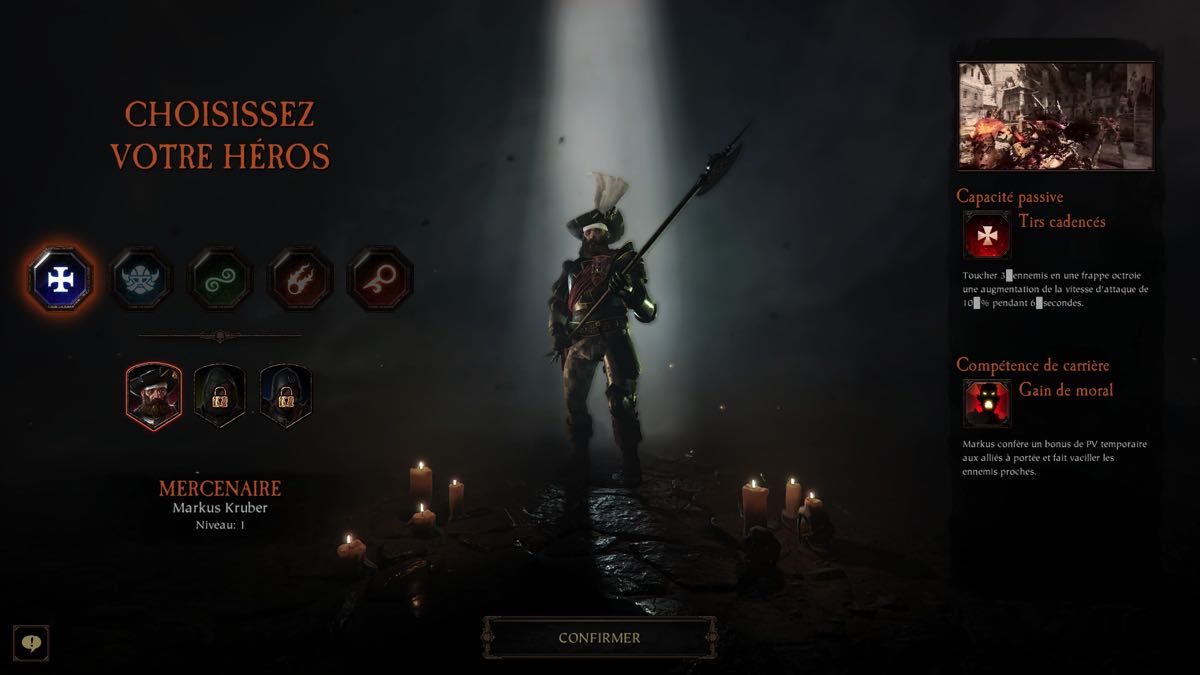Open the exclamation speech bubble icon

(31, 642)
